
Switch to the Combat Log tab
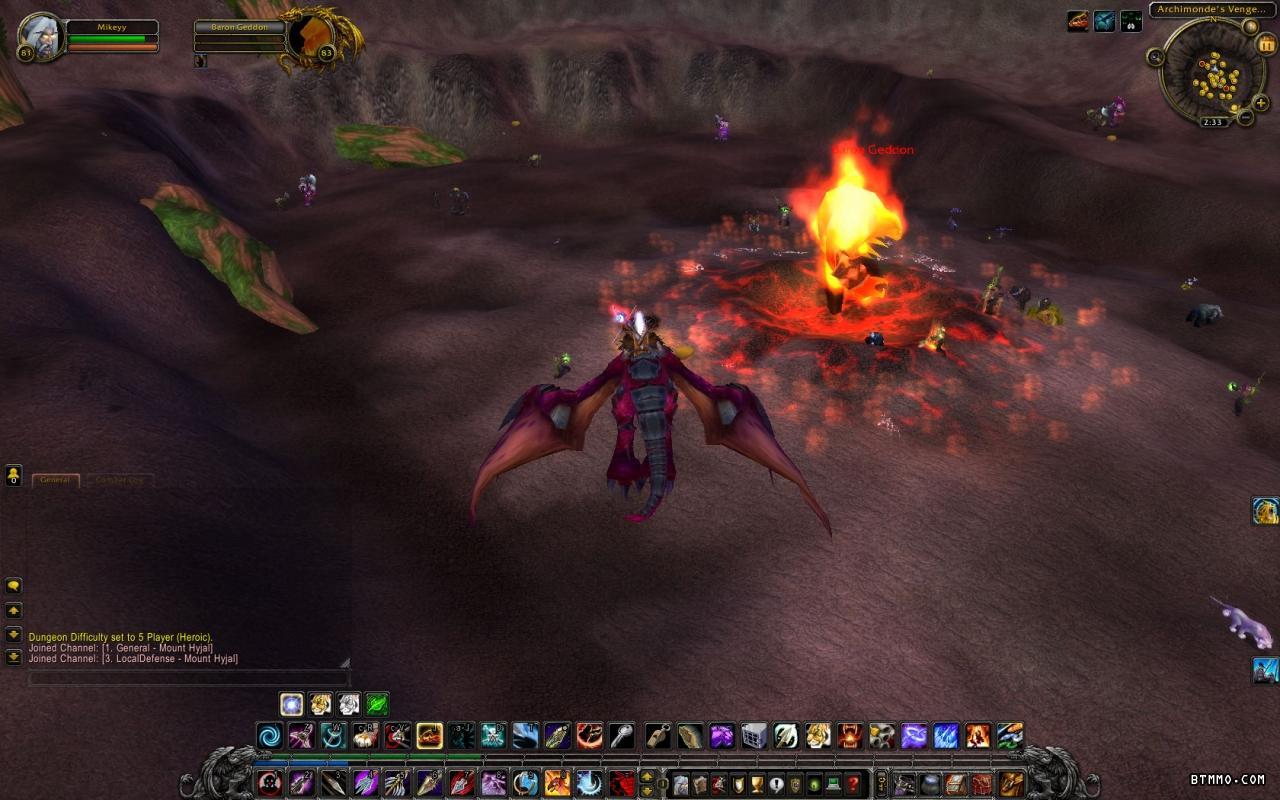119,480
